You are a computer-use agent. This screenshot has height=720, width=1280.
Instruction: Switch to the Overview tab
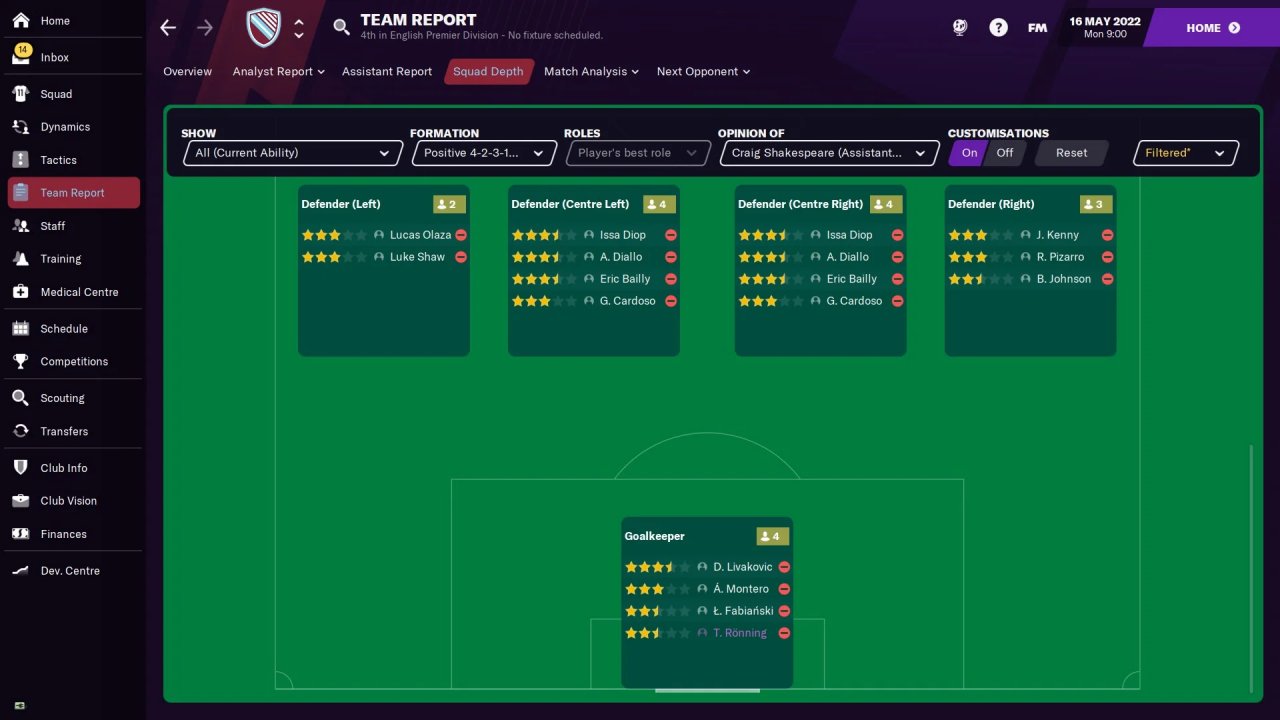(x=187, y=72)
